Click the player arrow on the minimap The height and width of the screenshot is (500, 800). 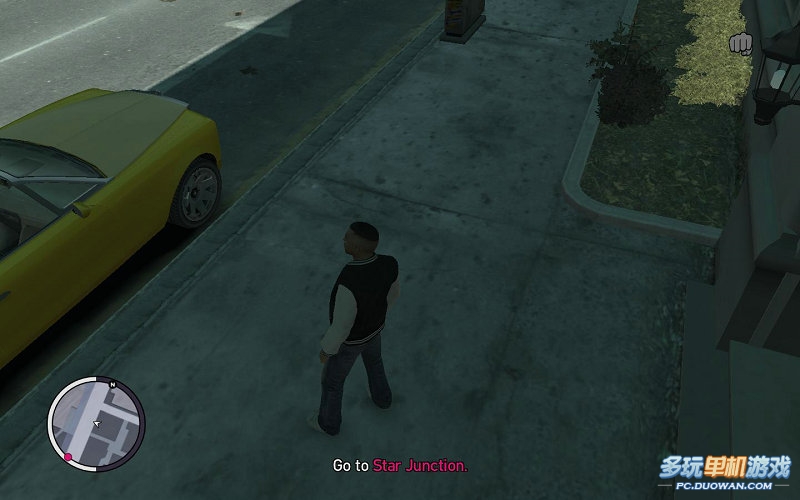point(96,424)
